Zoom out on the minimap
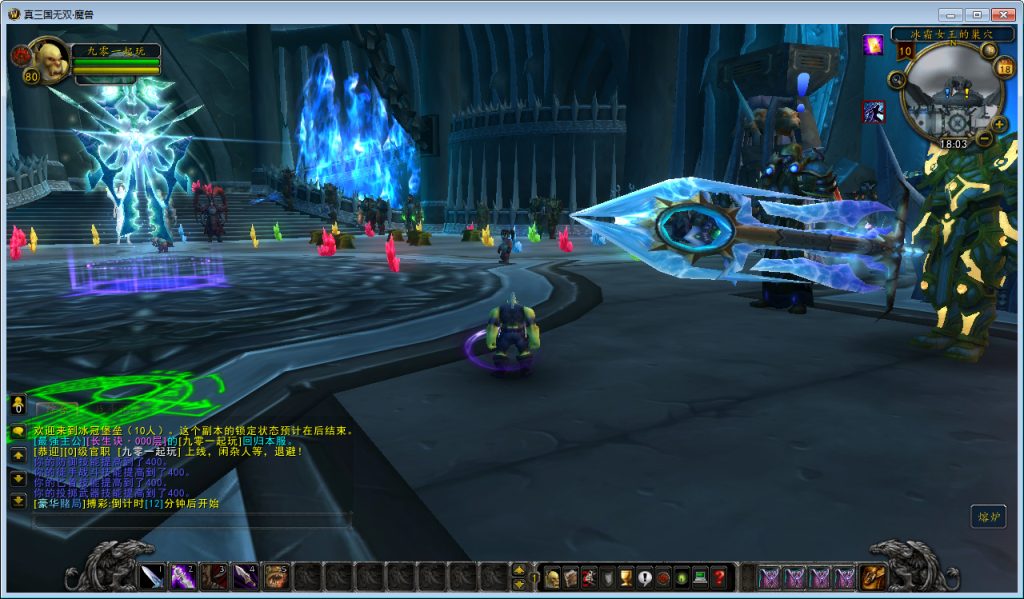 pyautogui.click(x=985, y=139)
